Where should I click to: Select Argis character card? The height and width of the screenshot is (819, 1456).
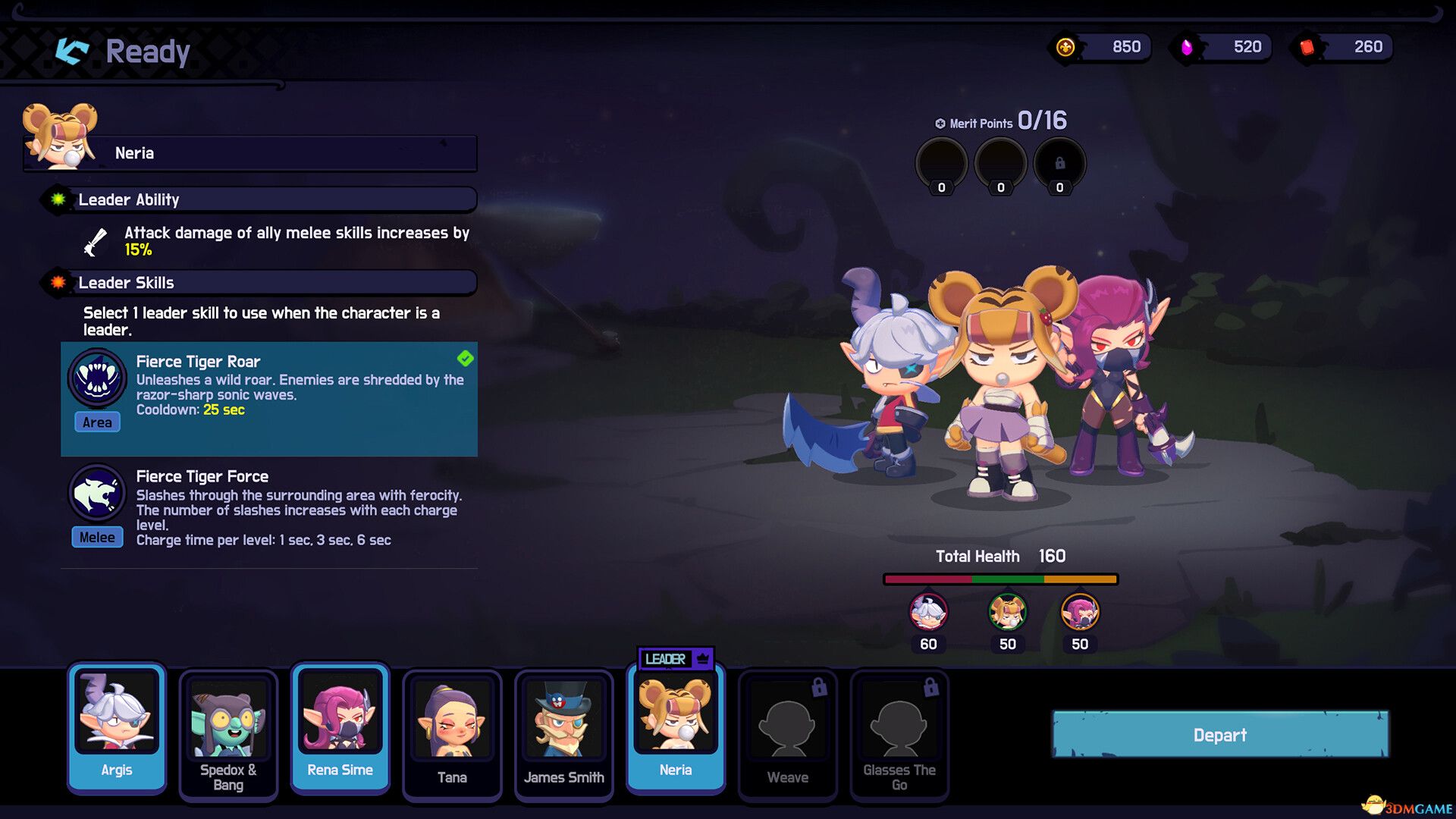tap(117, 728)
